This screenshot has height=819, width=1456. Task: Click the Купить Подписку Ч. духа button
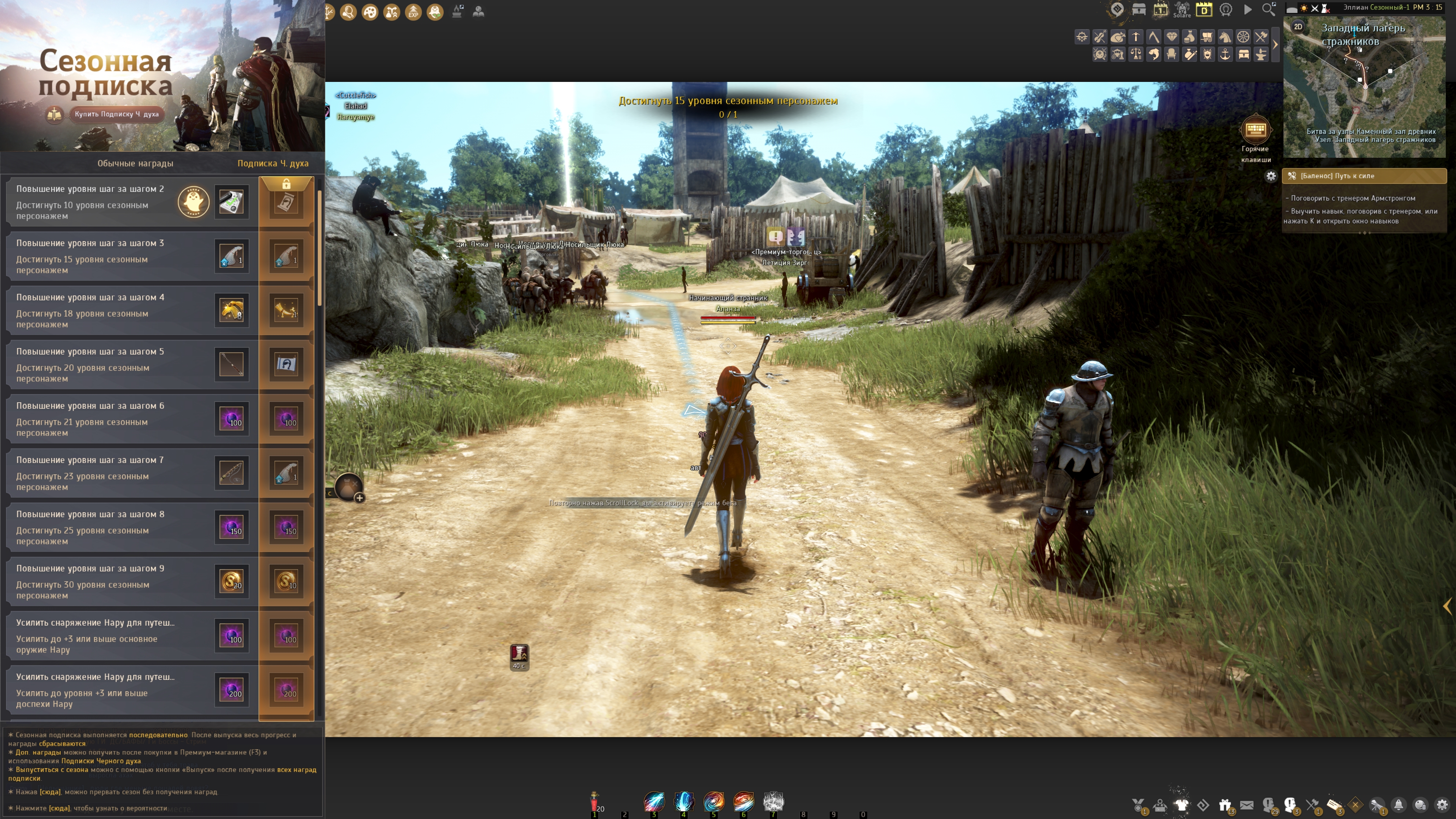click(116, 114)
